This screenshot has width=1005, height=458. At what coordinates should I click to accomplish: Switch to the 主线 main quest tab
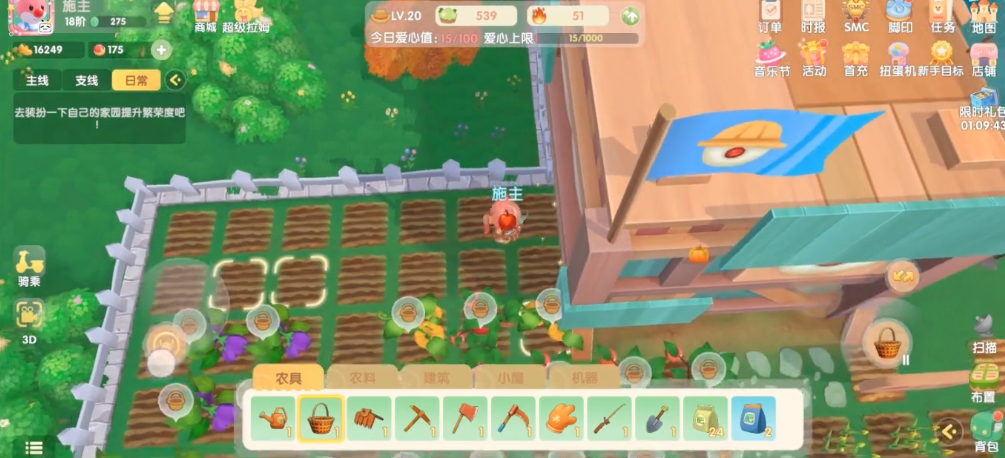pos(37,80)
